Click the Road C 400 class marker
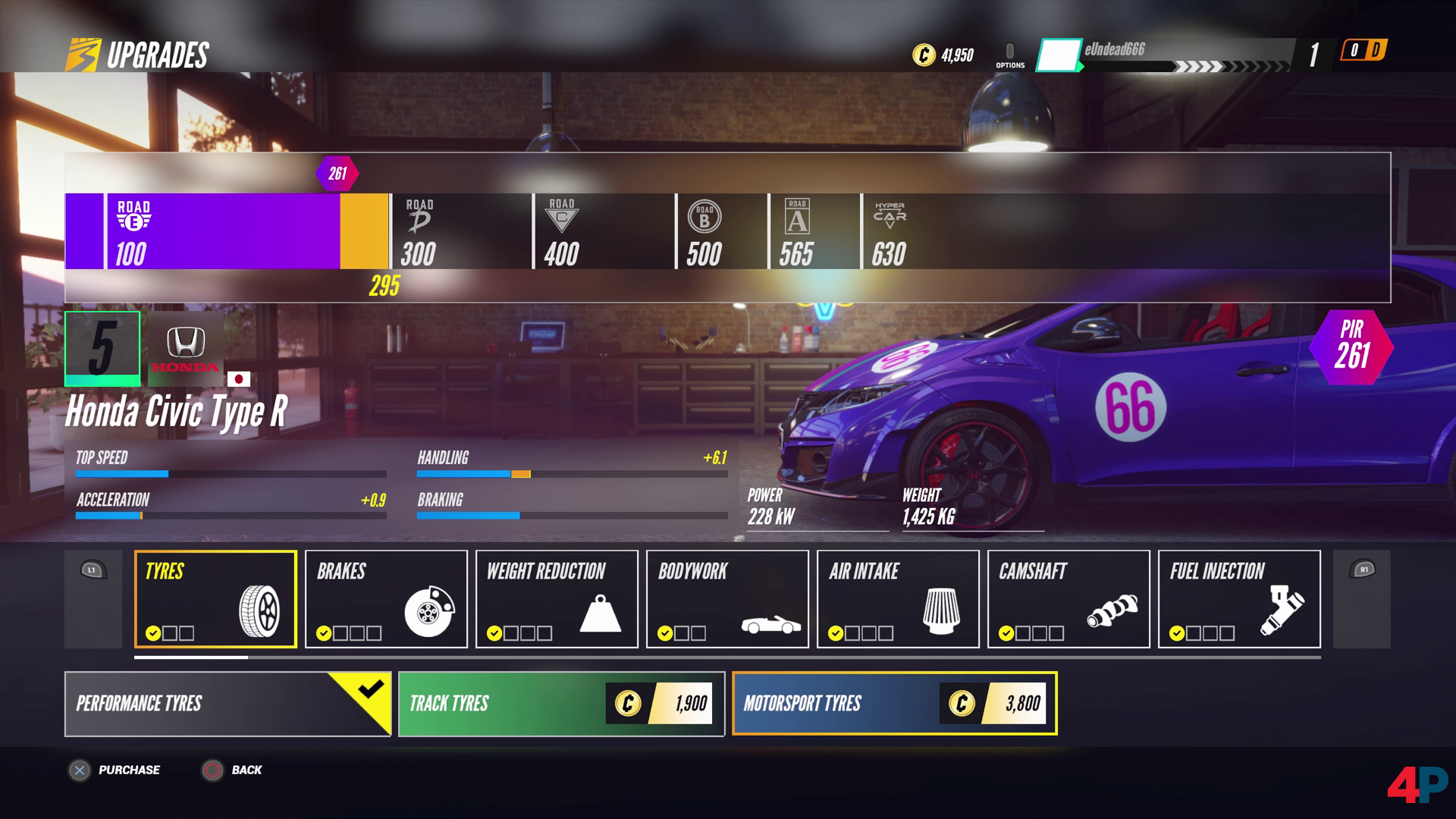 pyautogui.click(x=562, y=231)
